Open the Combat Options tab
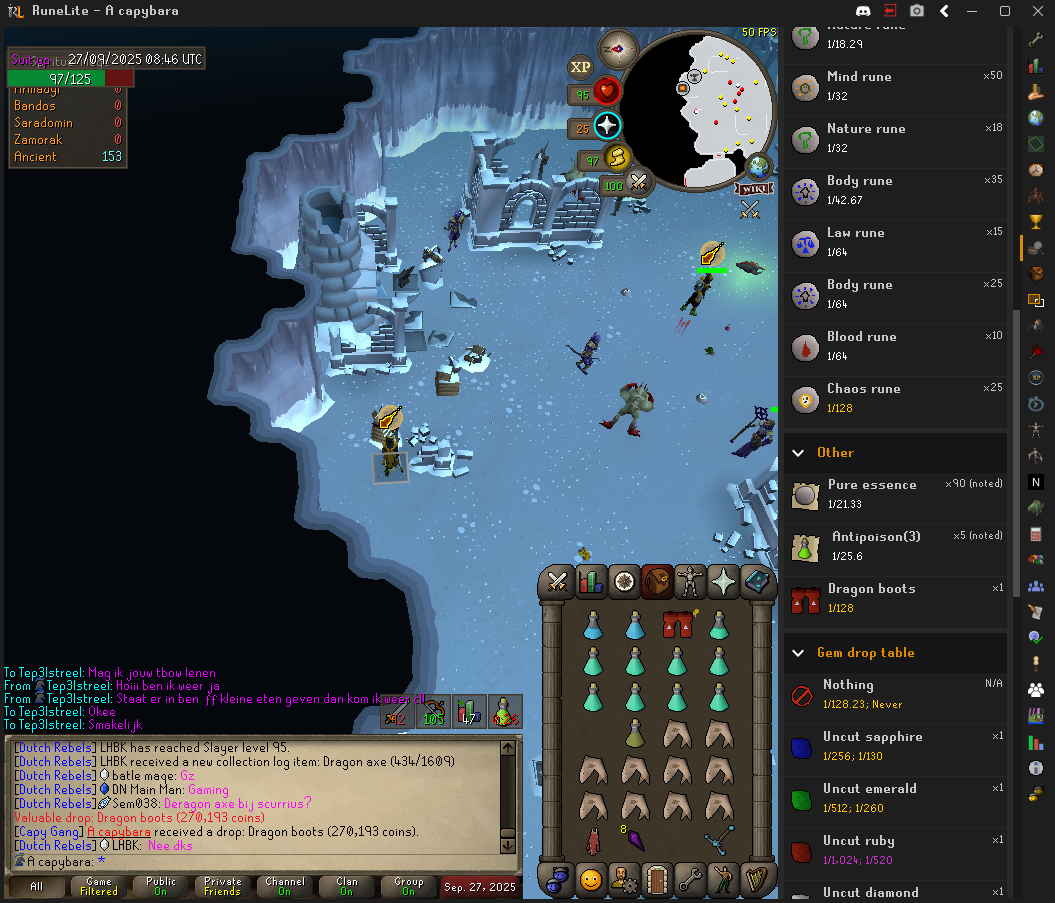1055x903 pixels. (558, 582)
